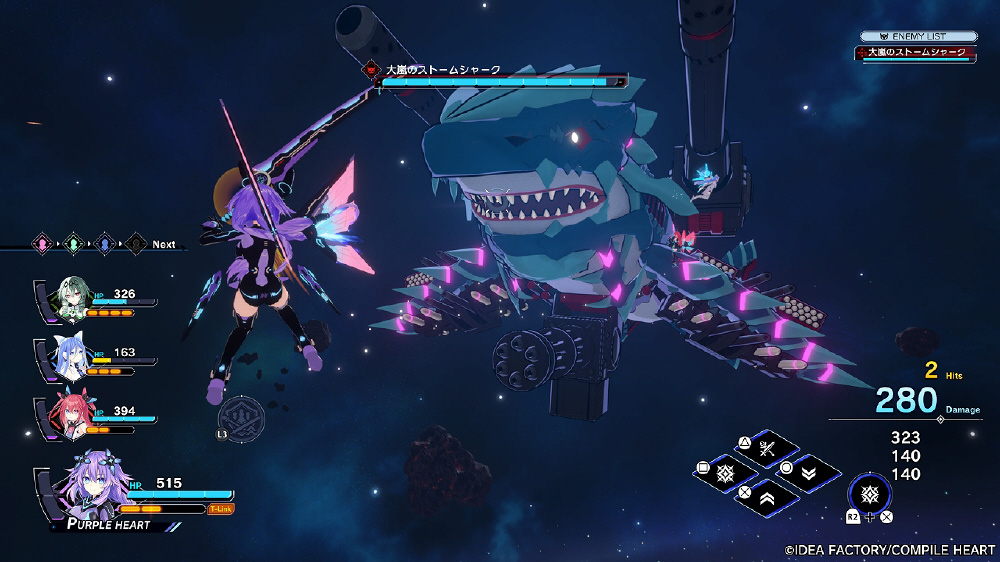
Task: Click the green character icon in turn order
Action: 73,243
